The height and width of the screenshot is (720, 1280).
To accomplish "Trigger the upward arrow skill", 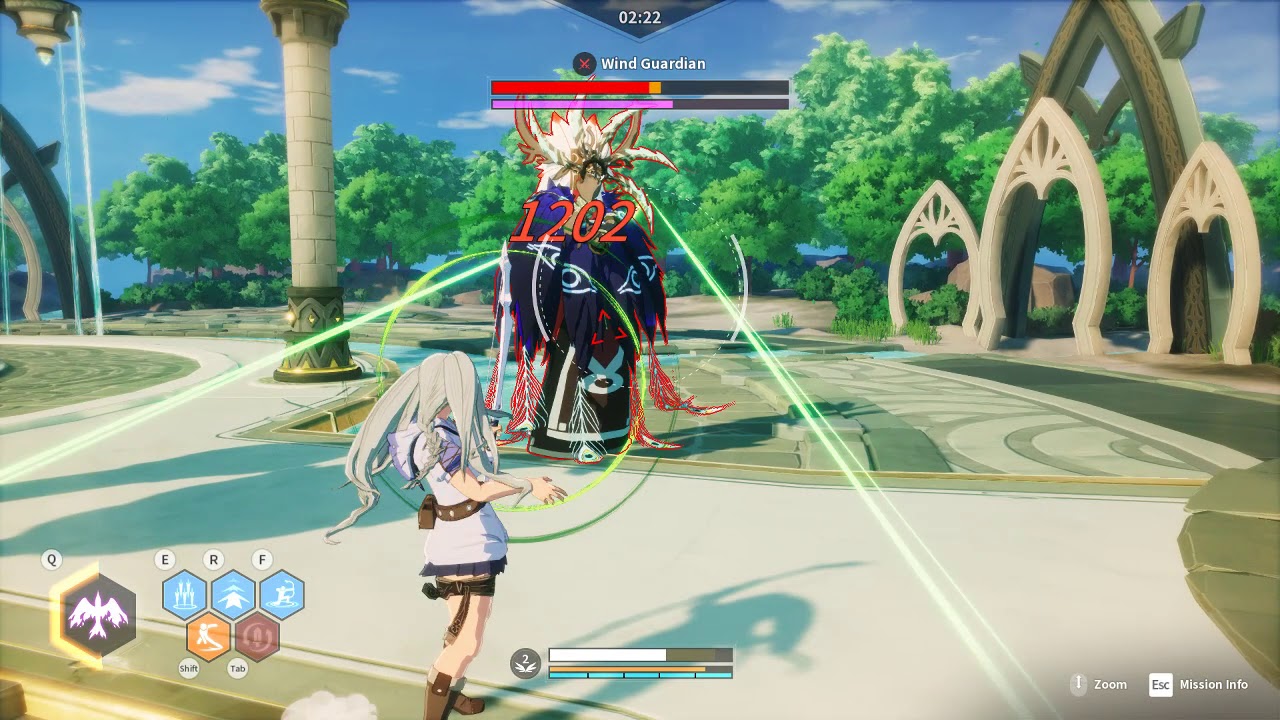I will [233, 595].
